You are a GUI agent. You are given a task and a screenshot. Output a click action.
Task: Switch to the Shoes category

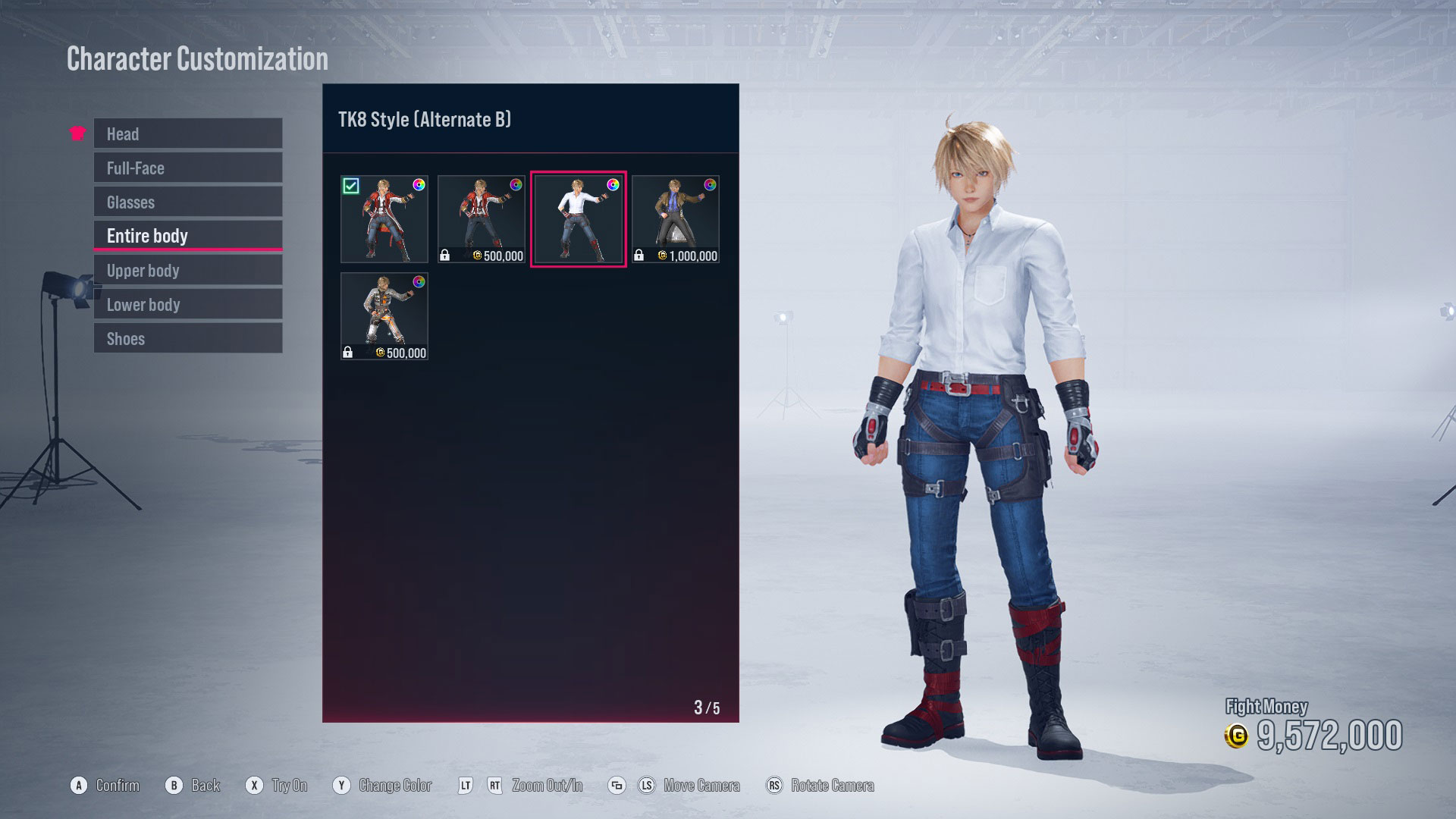187,338
